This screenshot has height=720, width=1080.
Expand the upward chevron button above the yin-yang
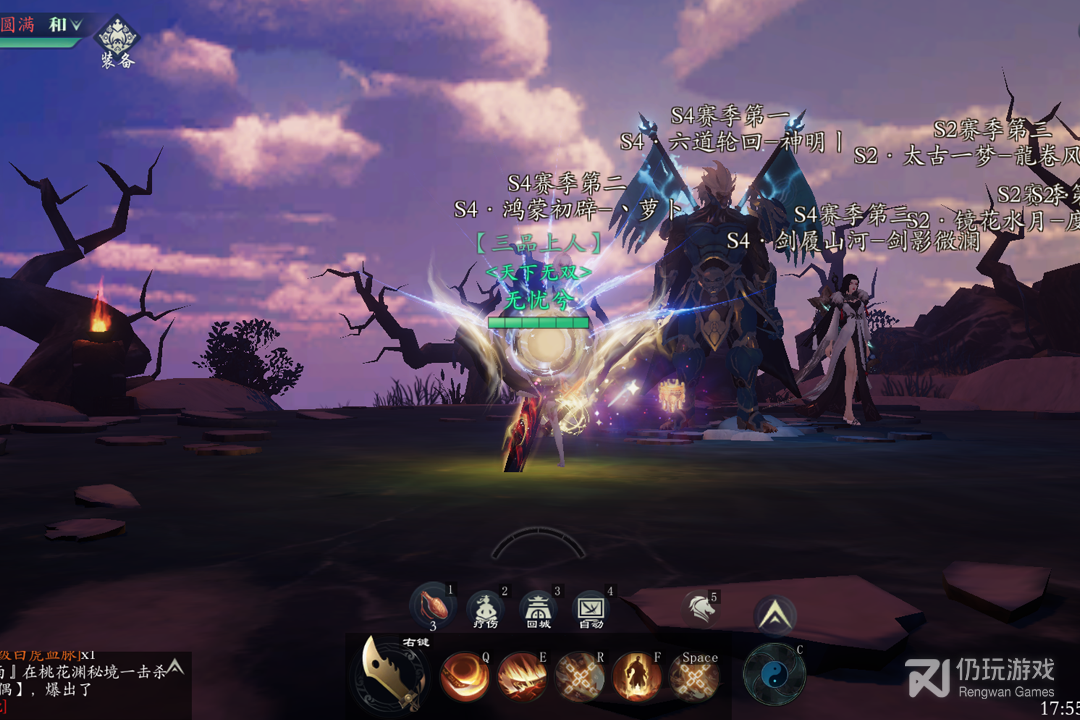click(775, 616)
